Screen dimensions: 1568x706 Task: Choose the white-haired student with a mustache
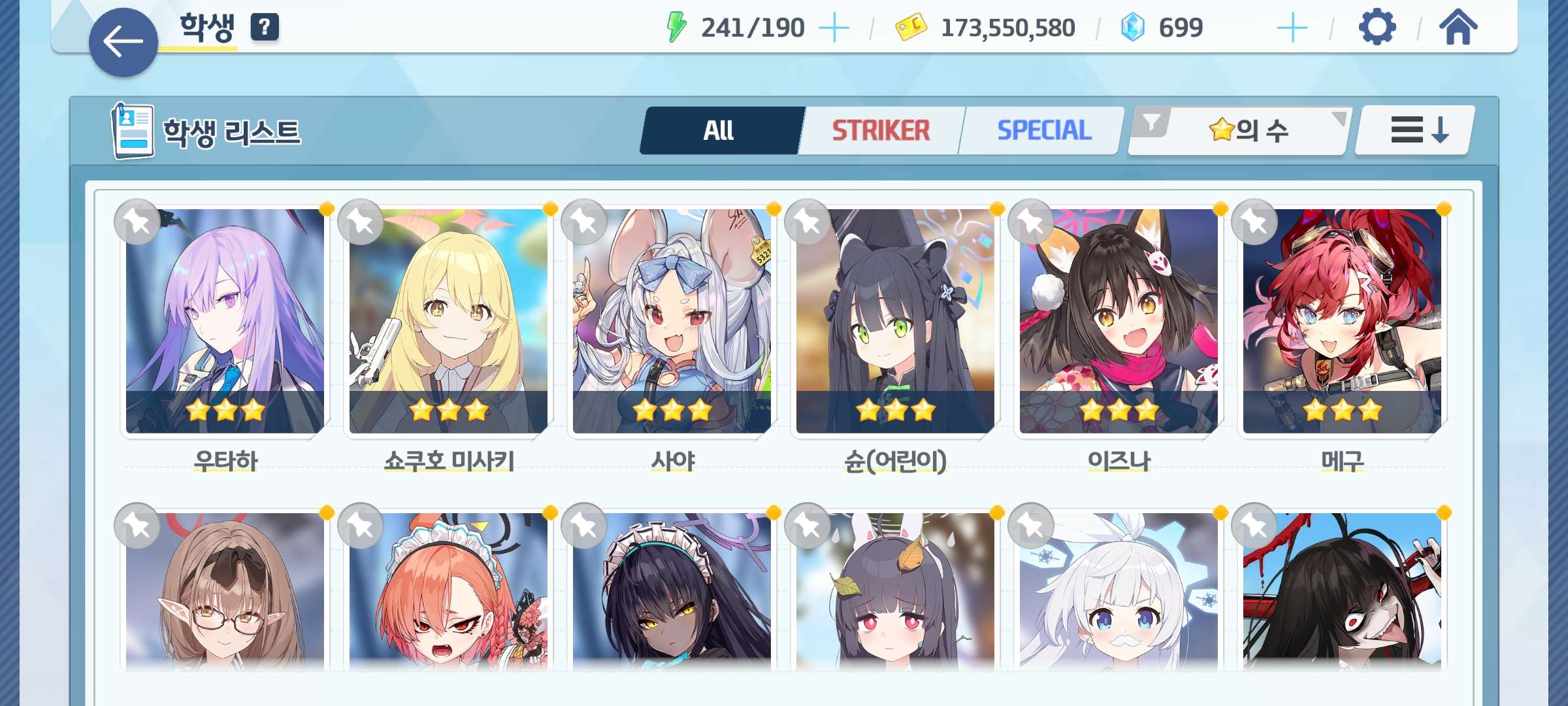[1119, 592]
